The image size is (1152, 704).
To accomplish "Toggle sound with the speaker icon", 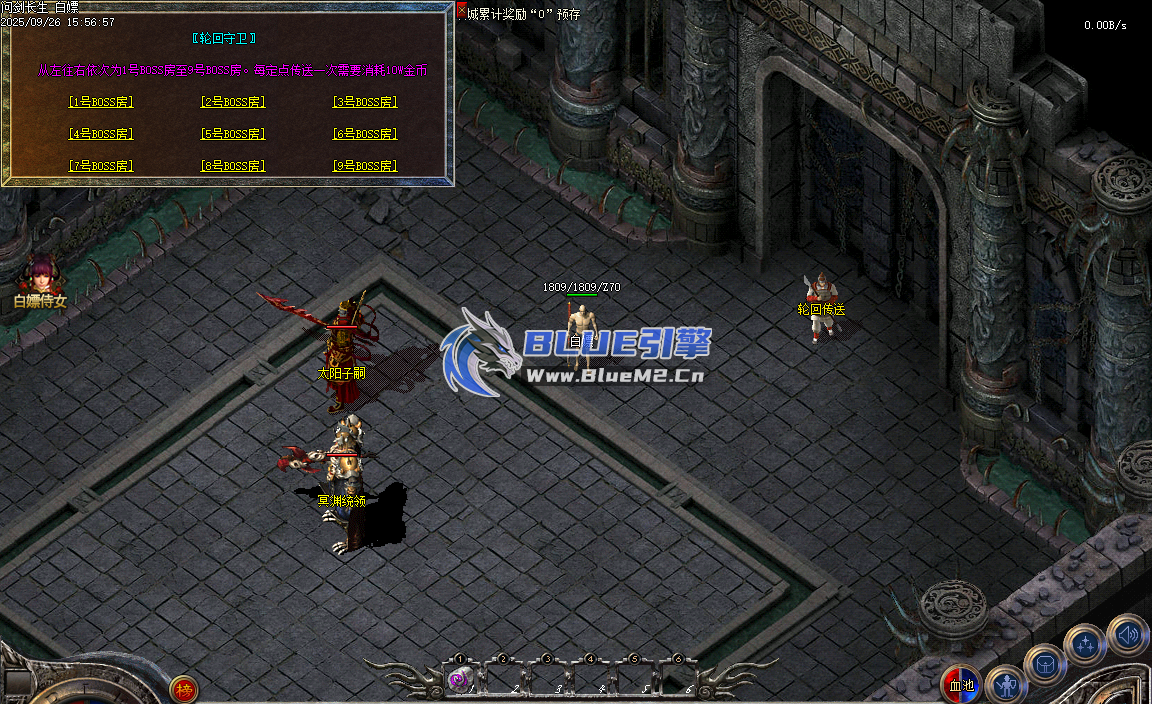I will pyautogui.click(x=1127, y=634).
